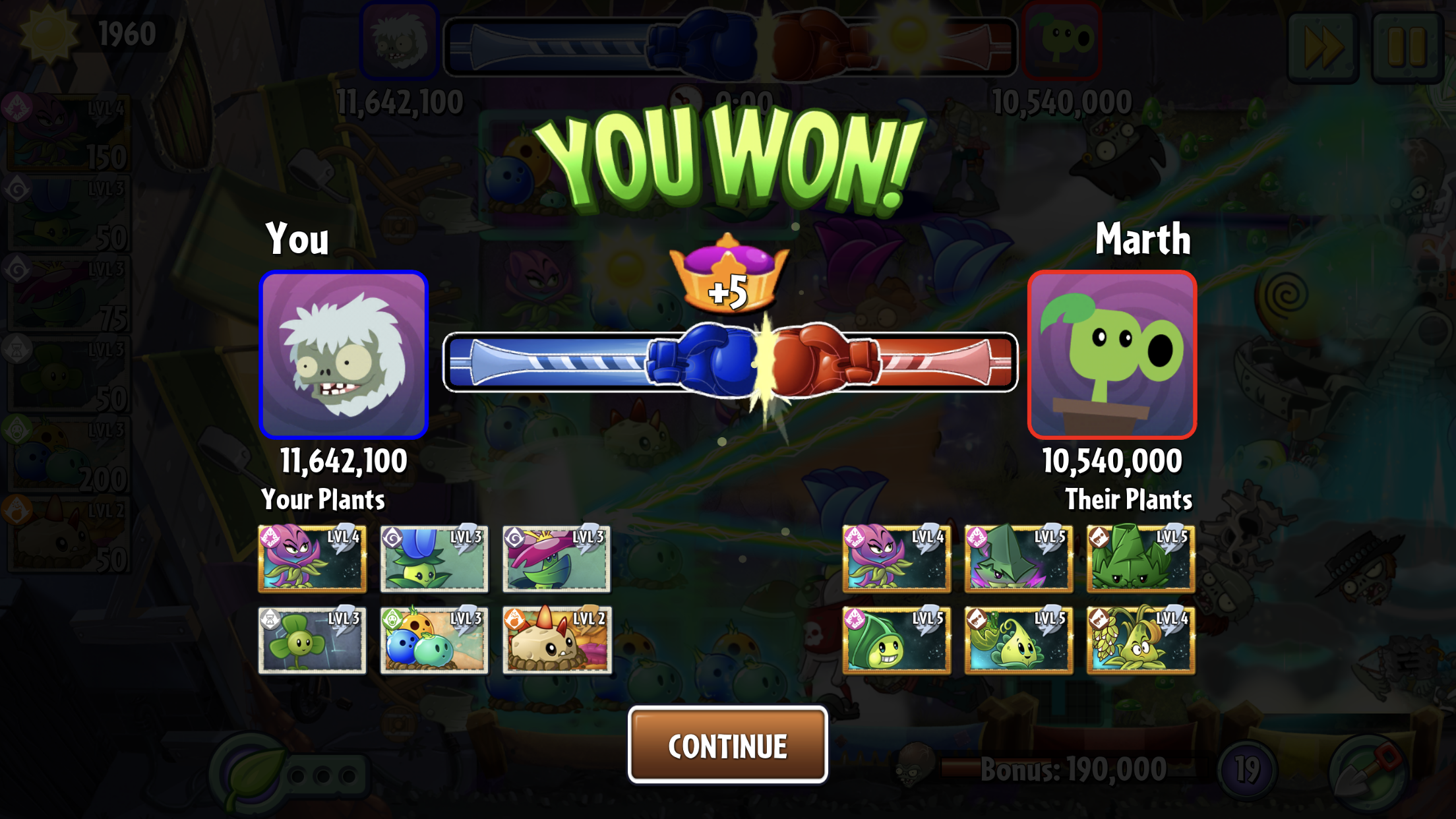Toggle the fast-forward button
This screenshot has height=819, width=1456.
tap(1323, 46)
